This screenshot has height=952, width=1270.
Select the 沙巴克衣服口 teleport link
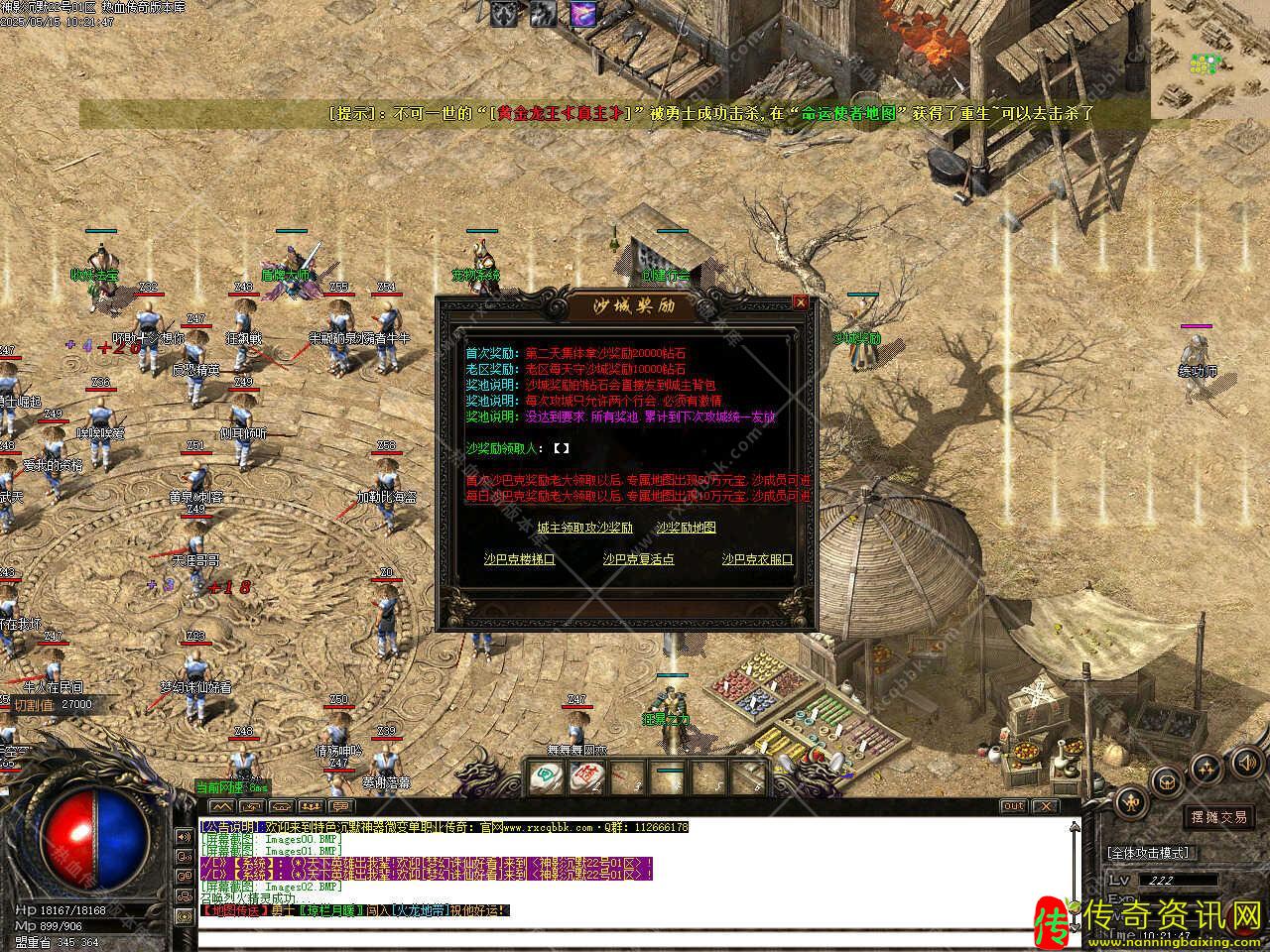[757, 559]
